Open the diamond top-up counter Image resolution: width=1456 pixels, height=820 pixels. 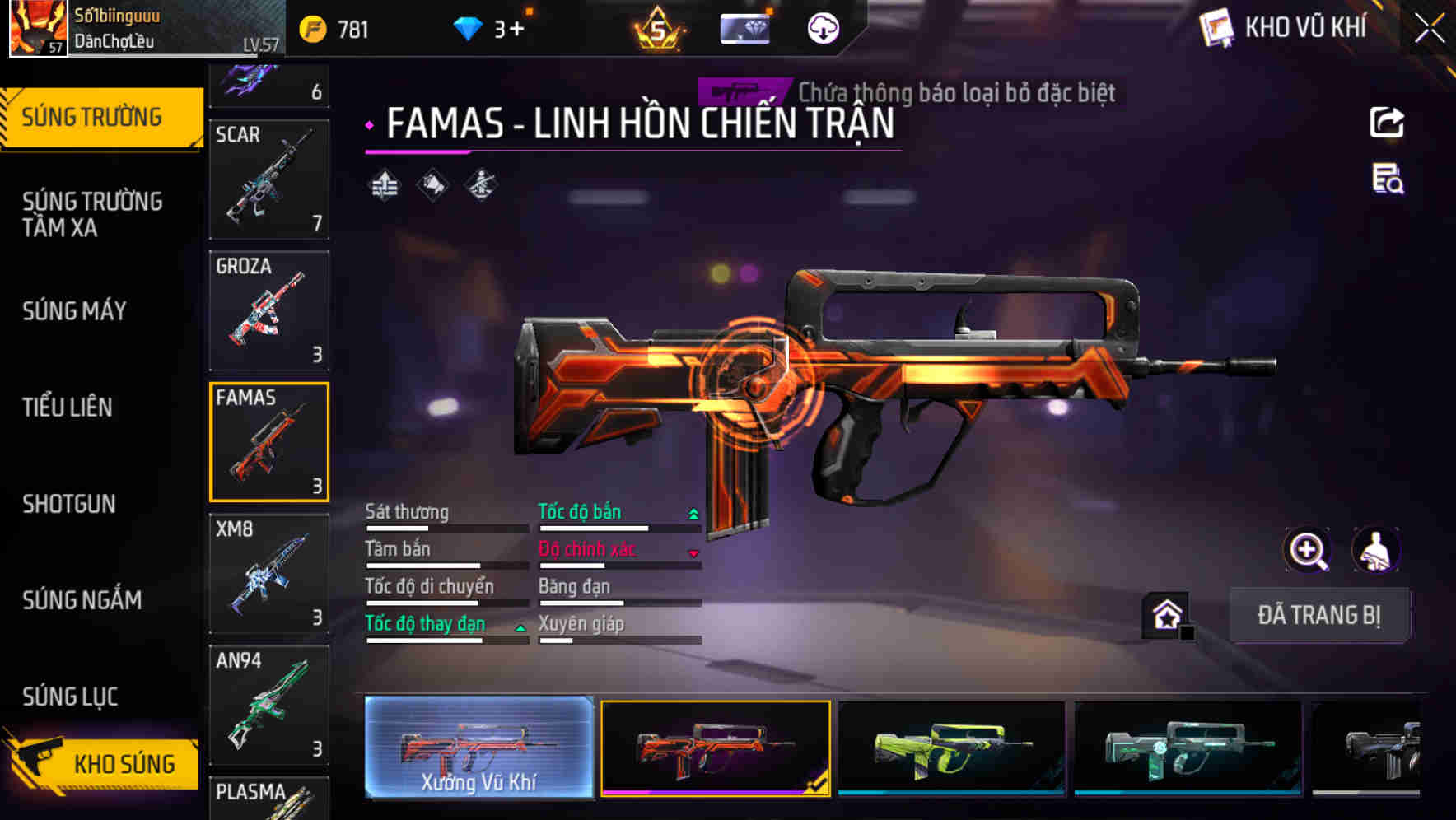489,30
